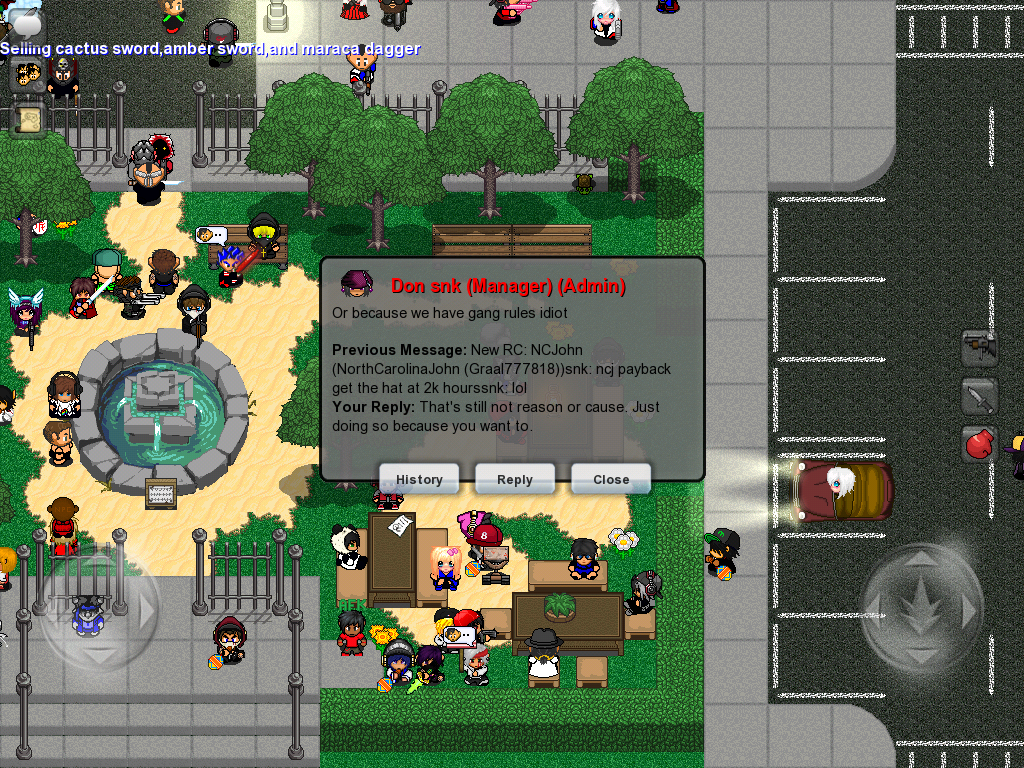Open the message History
The height and width of the screenshot is (768, 1024).
419,479
